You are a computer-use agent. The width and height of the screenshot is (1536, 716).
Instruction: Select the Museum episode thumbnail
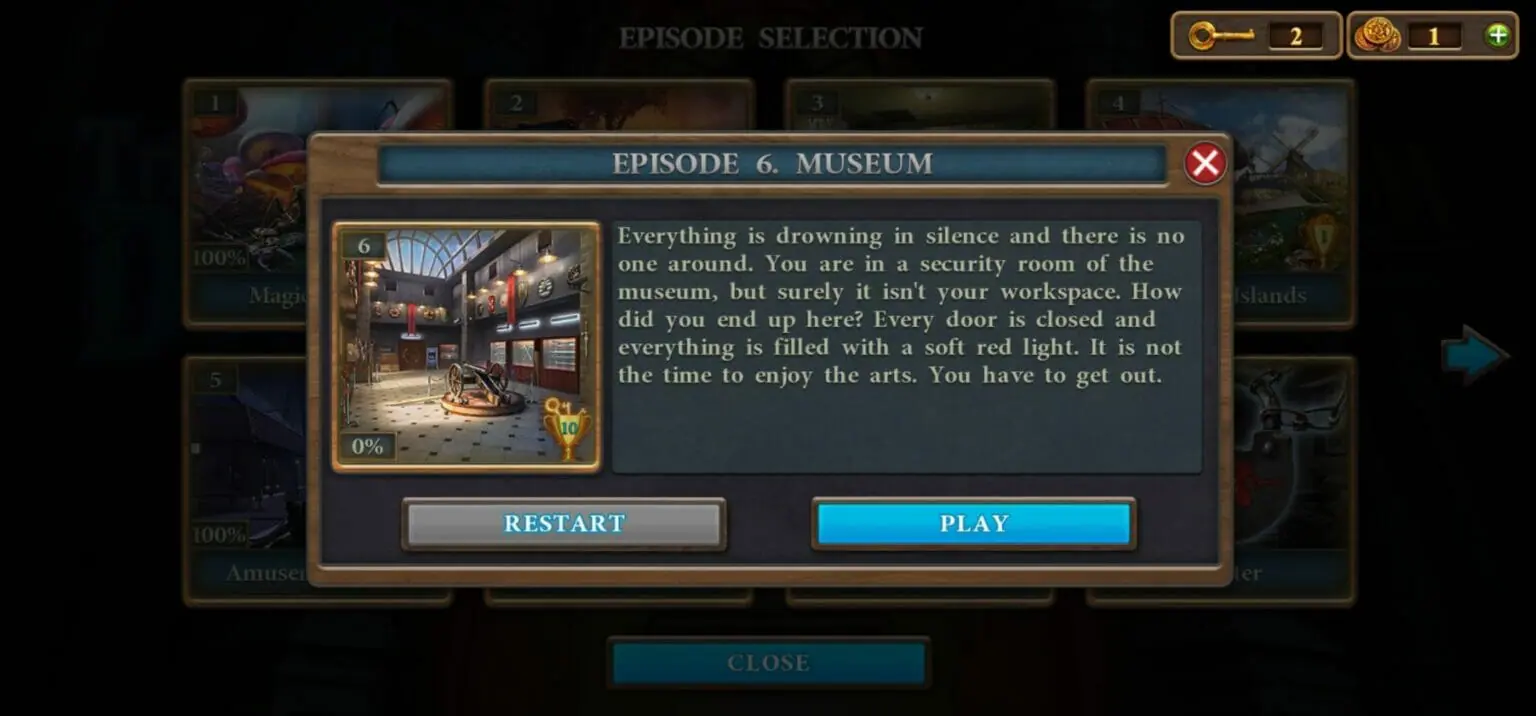pyautogui.click(x=466, y=346)
